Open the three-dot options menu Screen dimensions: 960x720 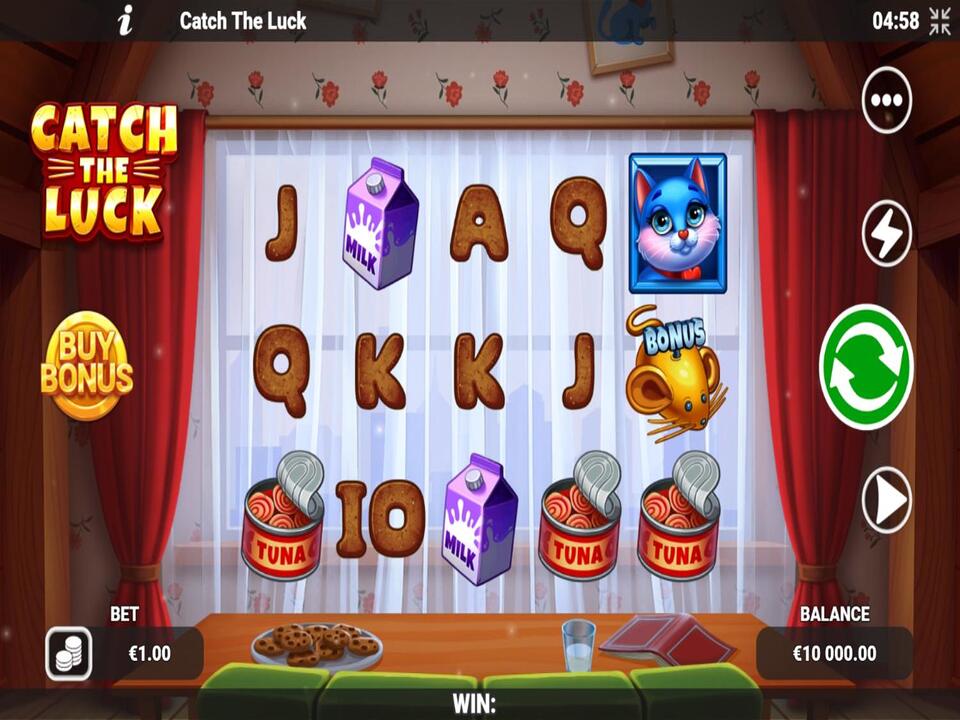(887, 101)
